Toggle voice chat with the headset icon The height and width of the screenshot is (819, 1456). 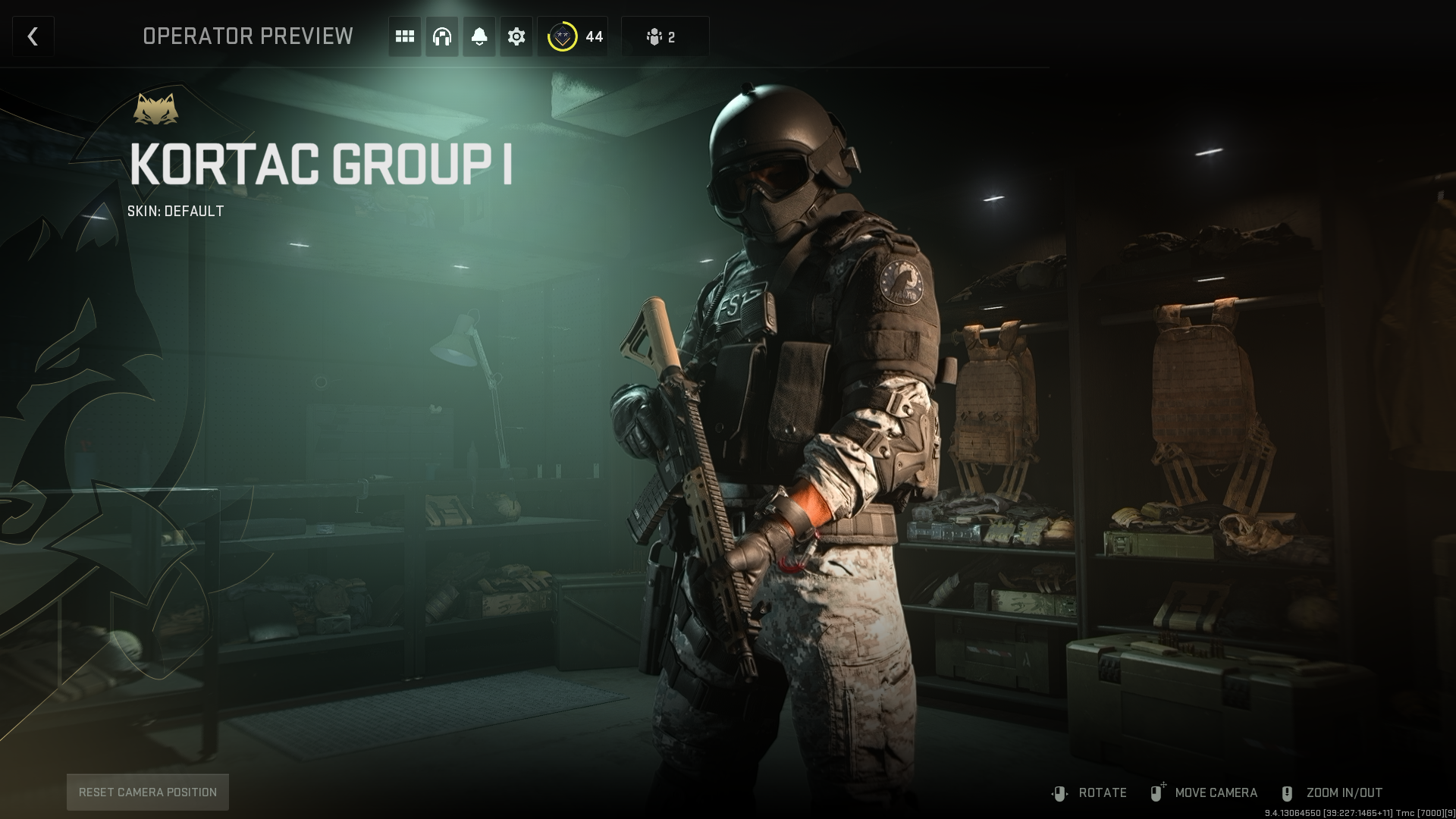pos(441,36)
